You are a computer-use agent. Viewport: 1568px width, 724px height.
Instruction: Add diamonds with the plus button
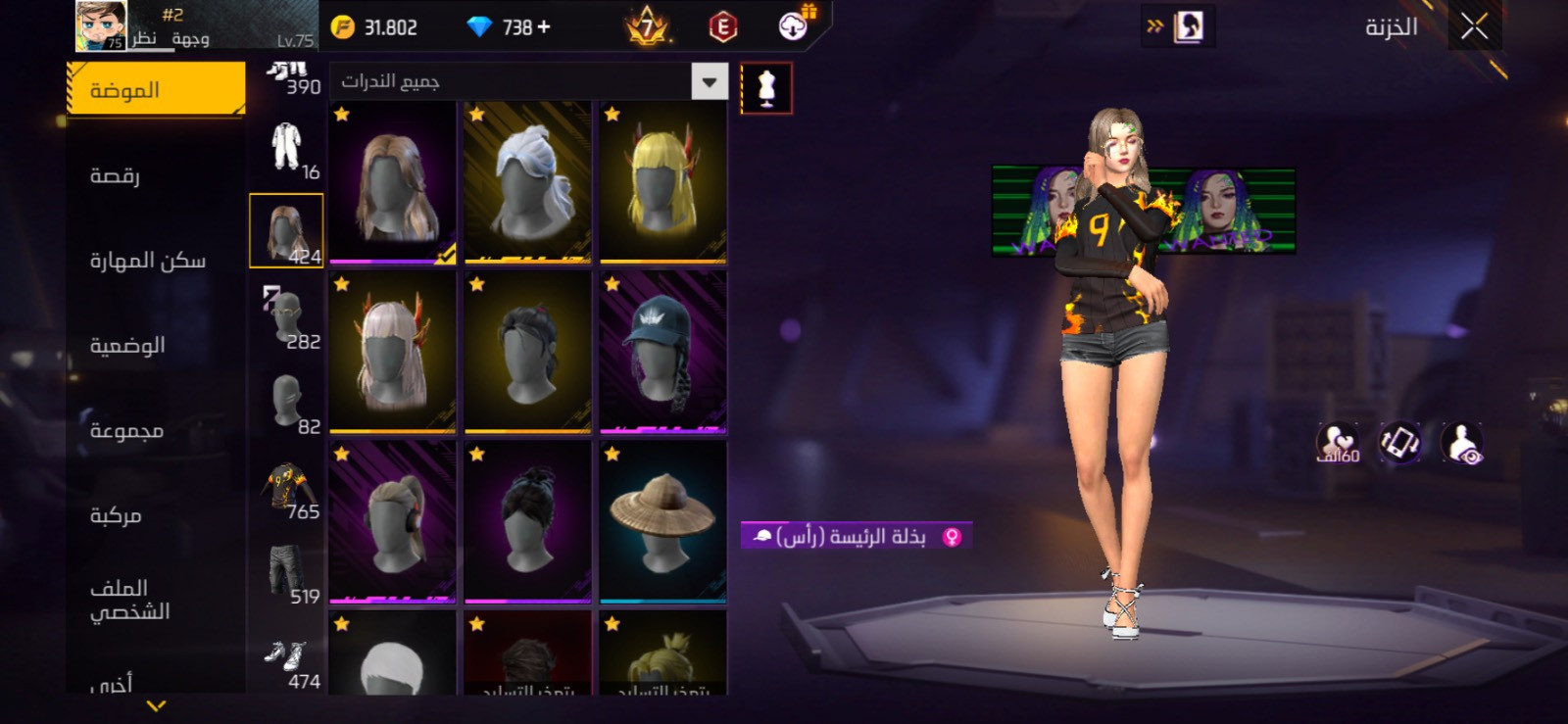click(x=544, y=27)
